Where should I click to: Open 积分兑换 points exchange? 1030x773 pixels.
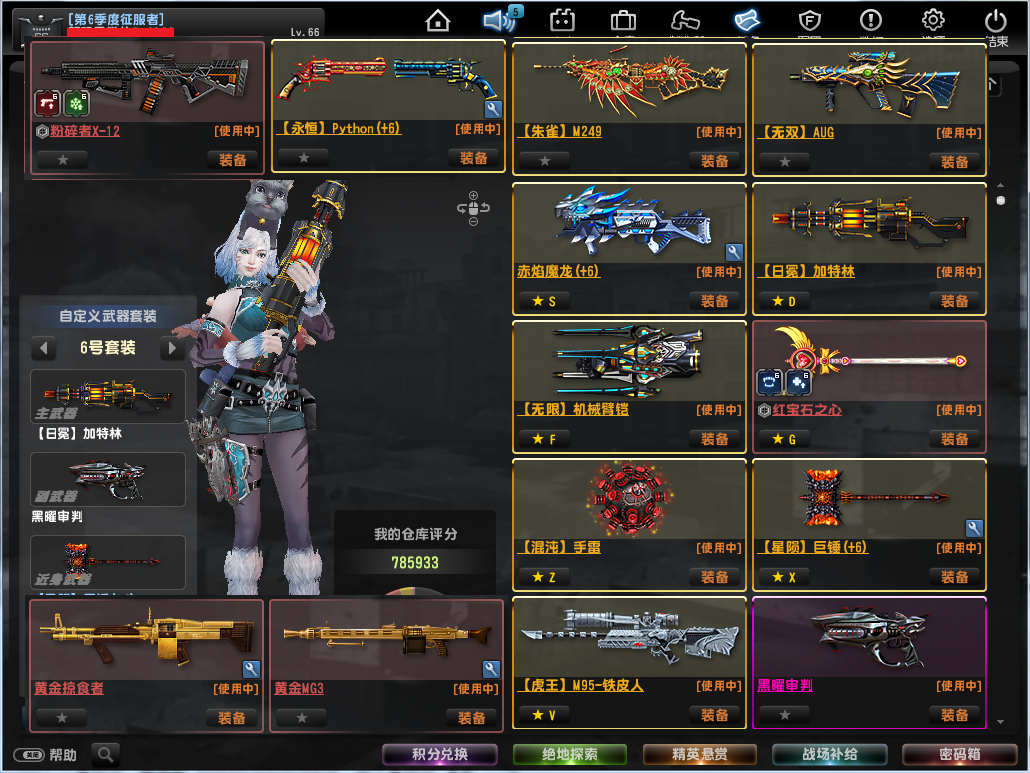point(440,755)
